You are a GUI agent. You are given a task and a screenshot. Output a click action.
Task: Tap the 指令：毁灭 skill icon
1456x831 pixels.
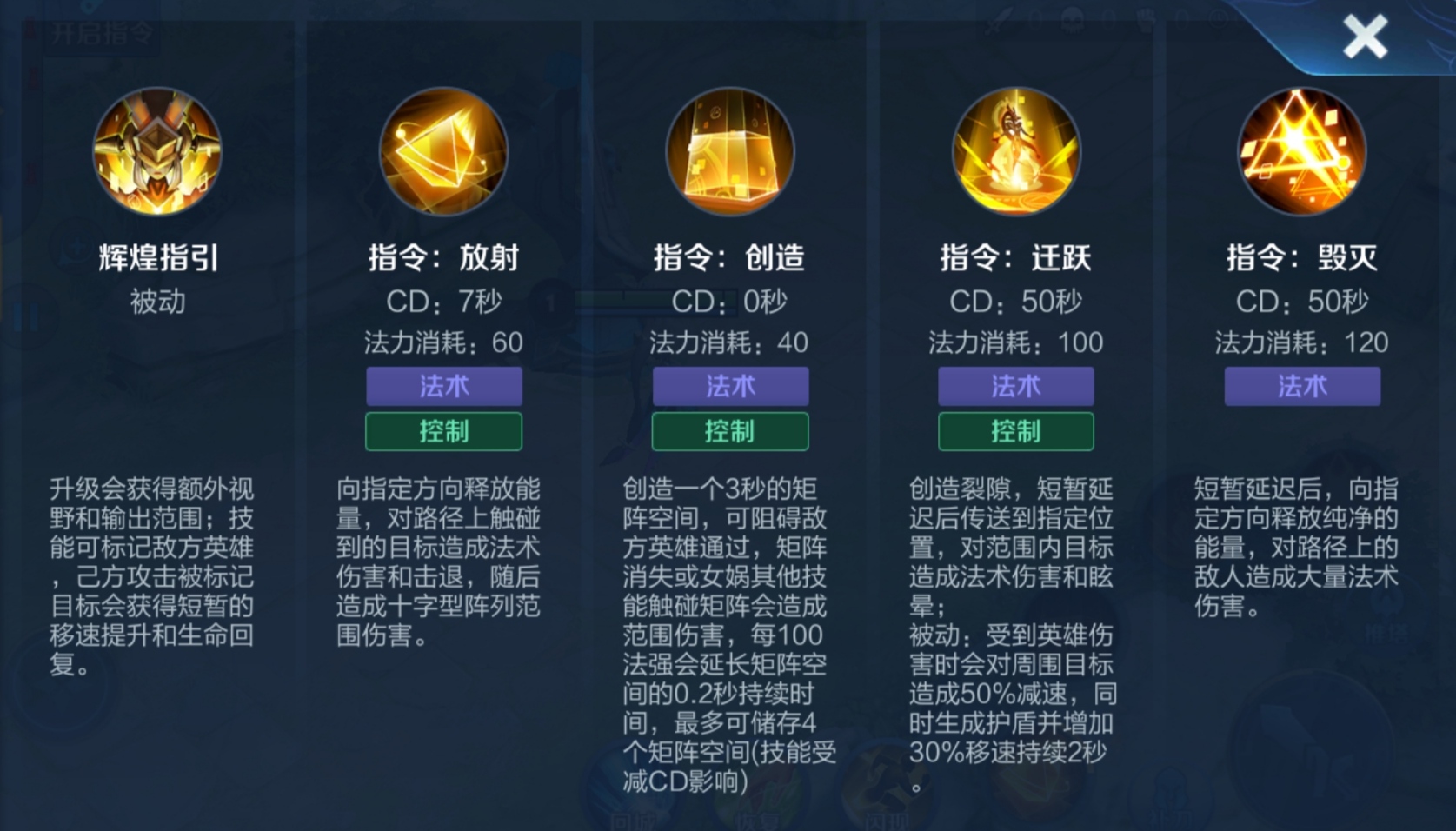point(1300,151)
